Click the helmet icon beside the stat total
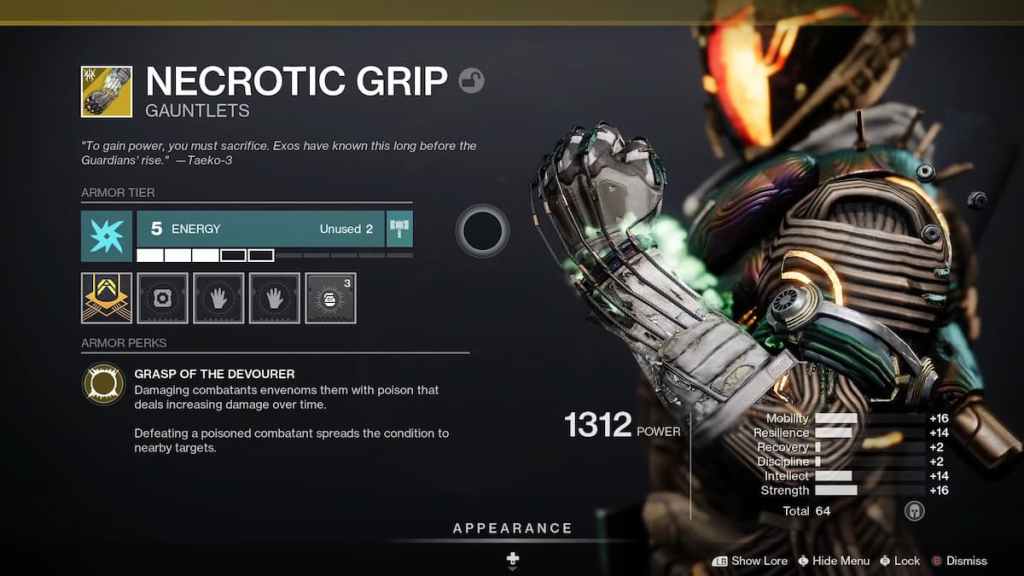Viewport: 1024px width, 576px height. click(x=913, y=511)
